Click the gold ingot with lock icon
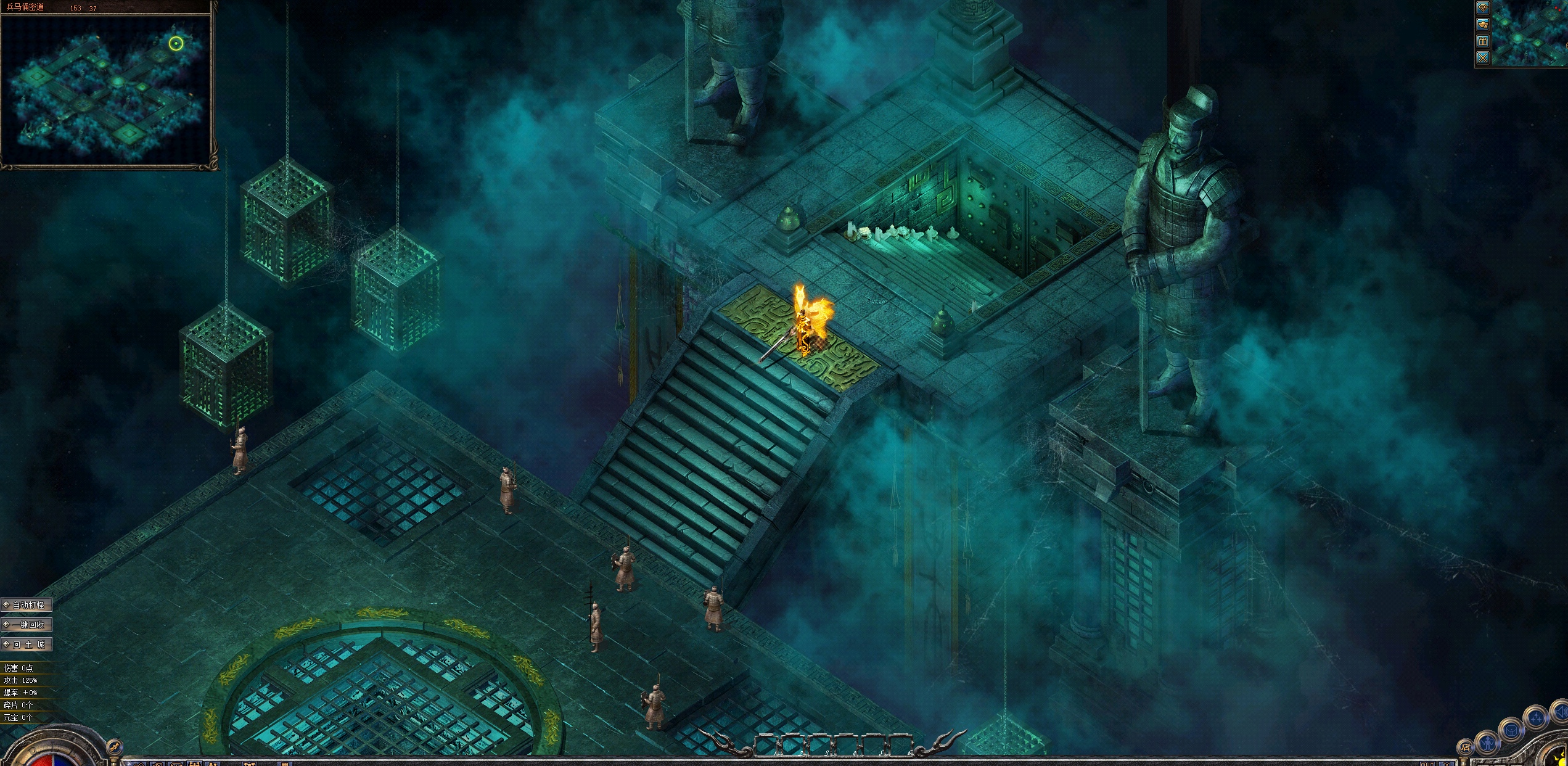 click(1483, 25)
